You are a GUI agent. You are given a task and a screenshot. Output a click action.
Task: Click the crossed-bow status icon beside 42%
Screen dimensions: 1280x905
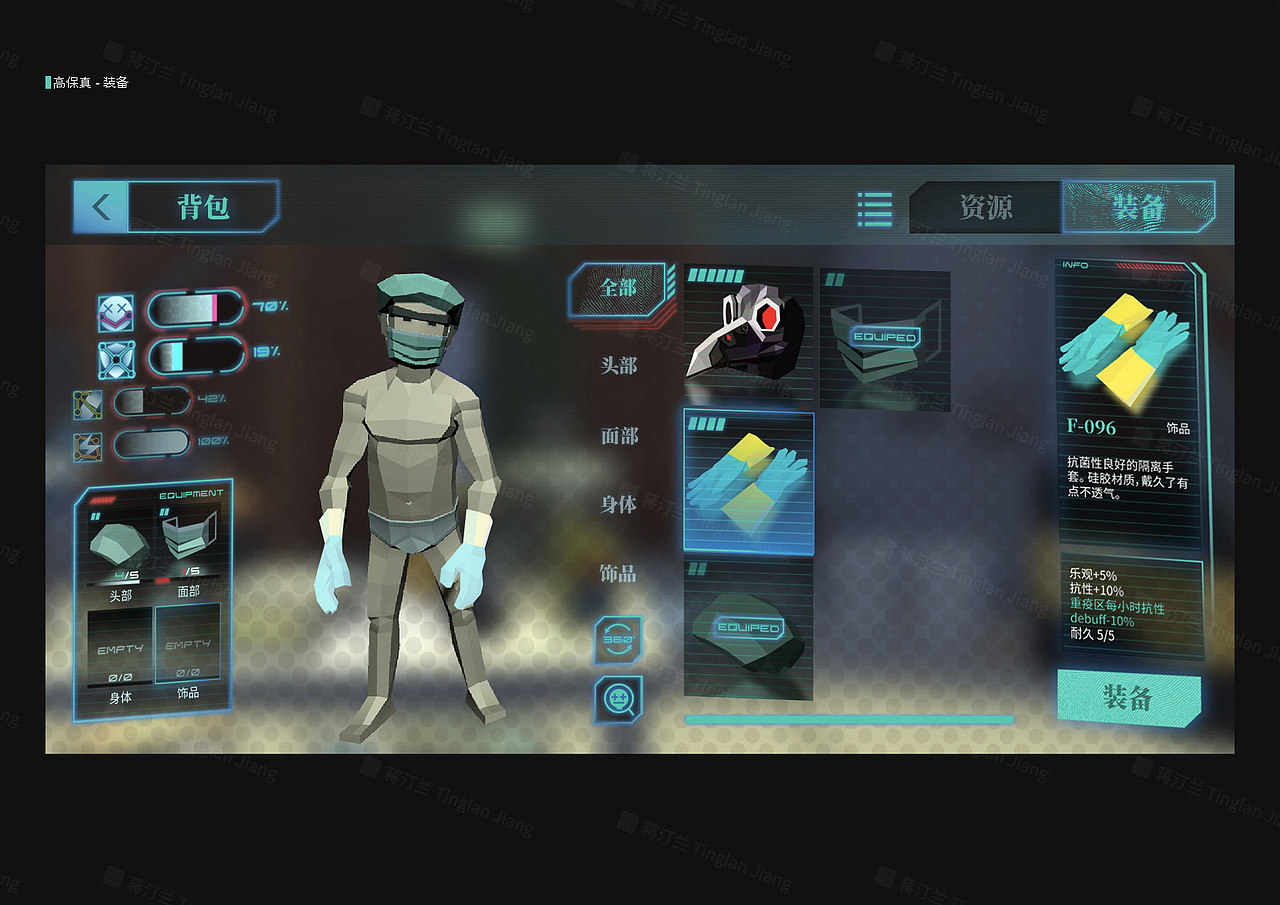(88, 407)
